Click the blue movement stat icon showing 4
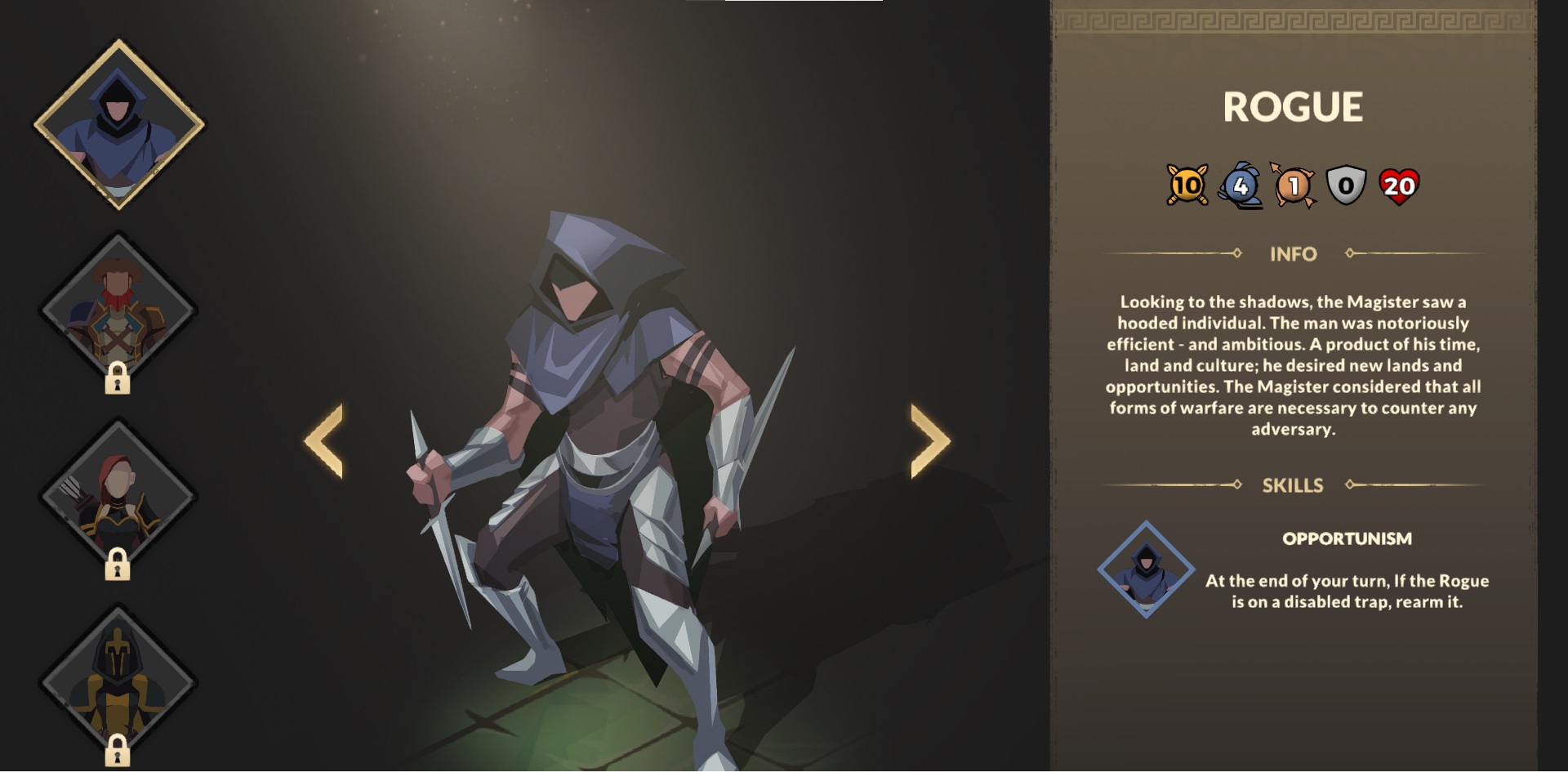 point(1242,186)
